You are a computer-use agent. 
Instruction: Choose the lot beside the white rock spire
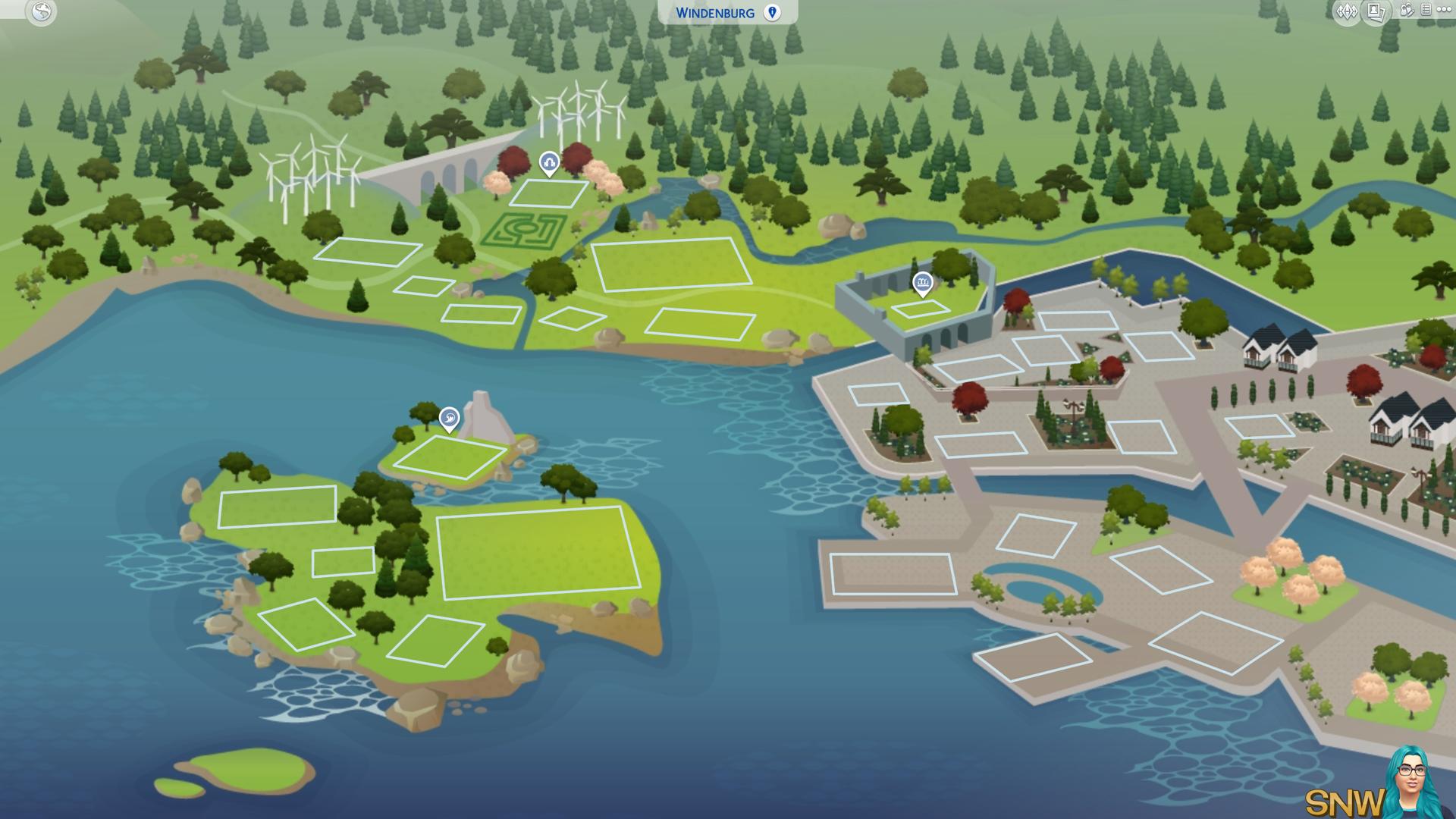(450, 457)
